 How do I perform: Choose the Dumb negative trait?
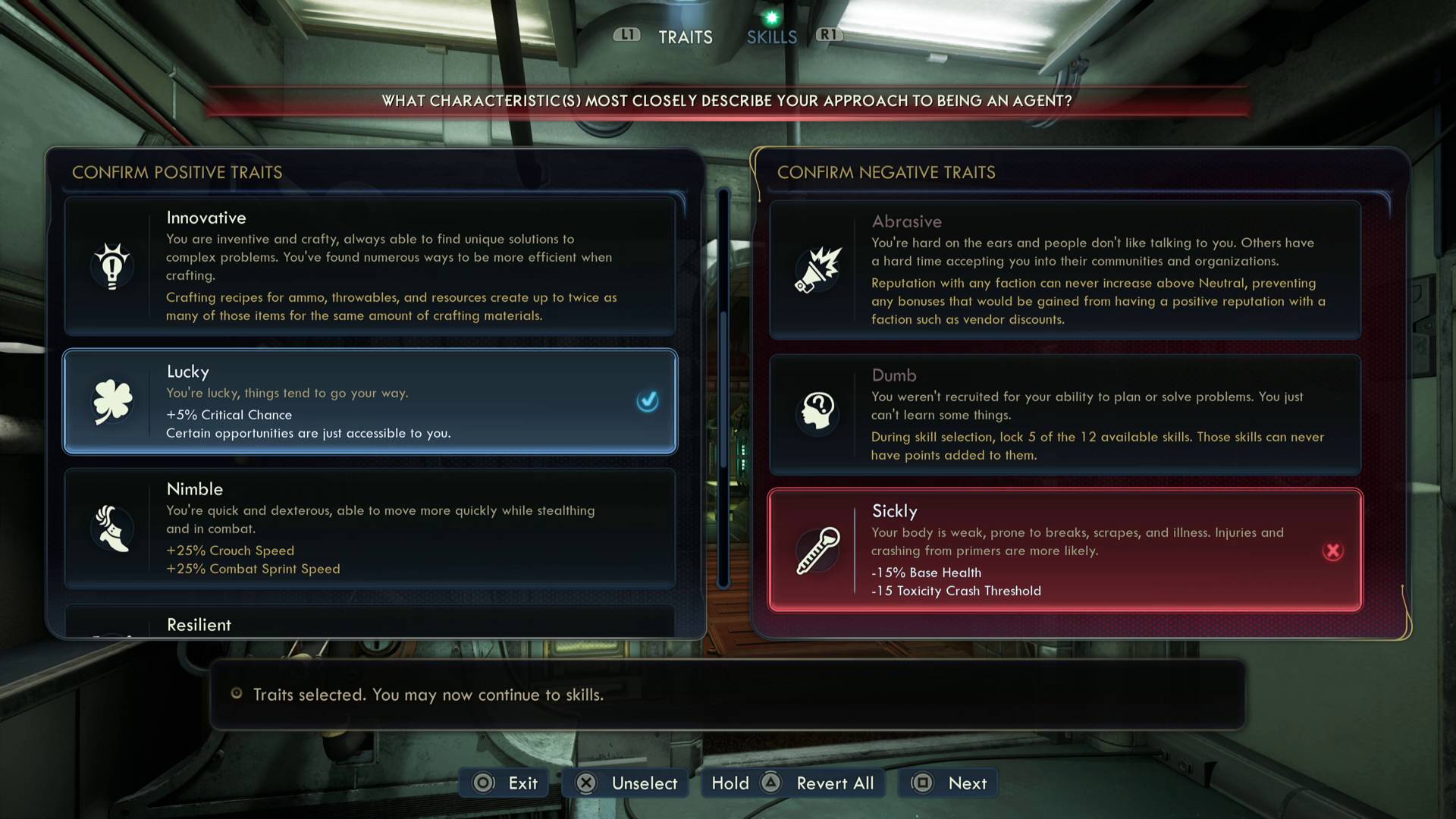(x=1065, y=414)
